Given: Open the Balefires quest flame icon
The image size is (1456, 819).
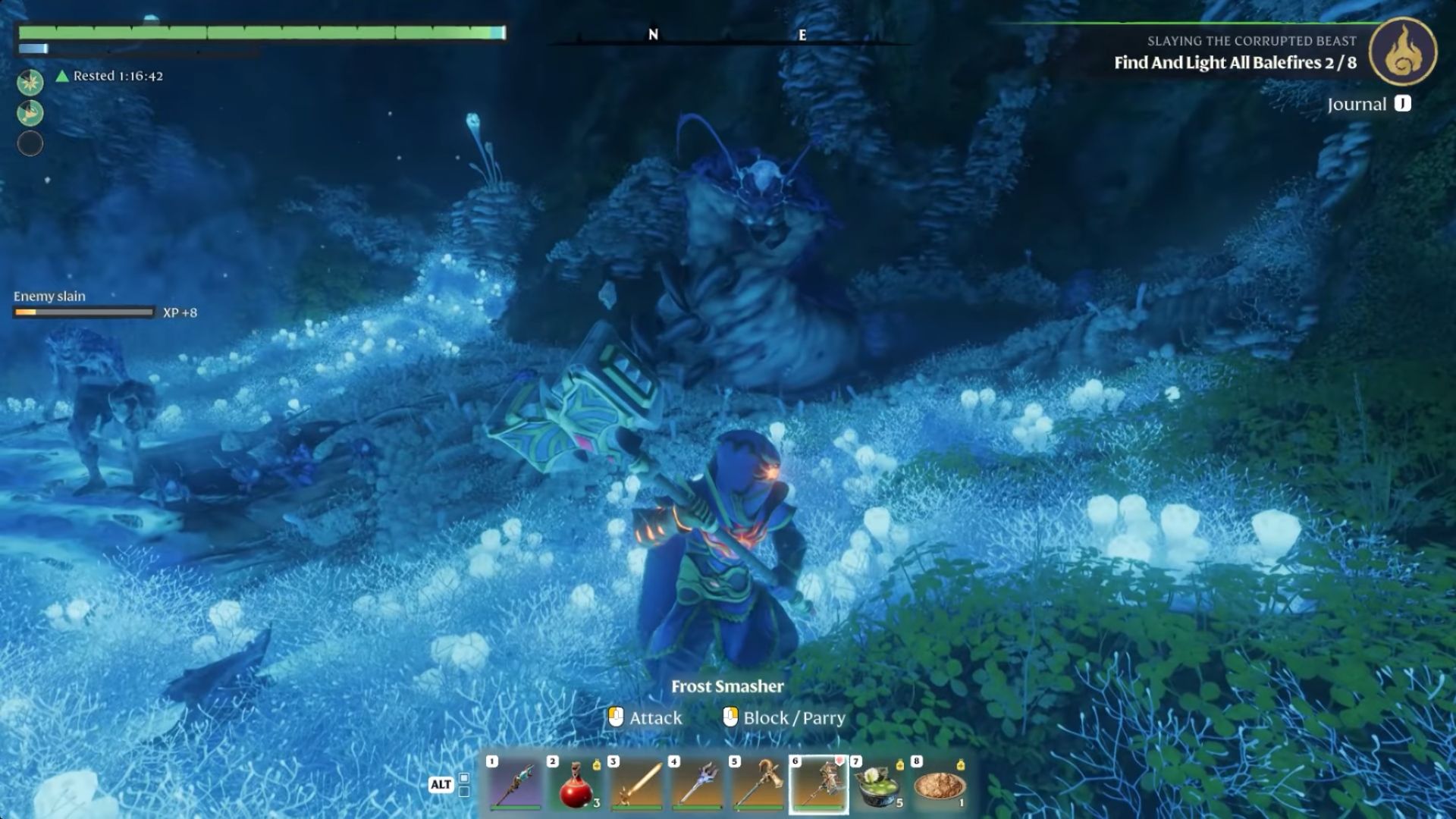Looking at the screenshot, I should click(1402, 52).
